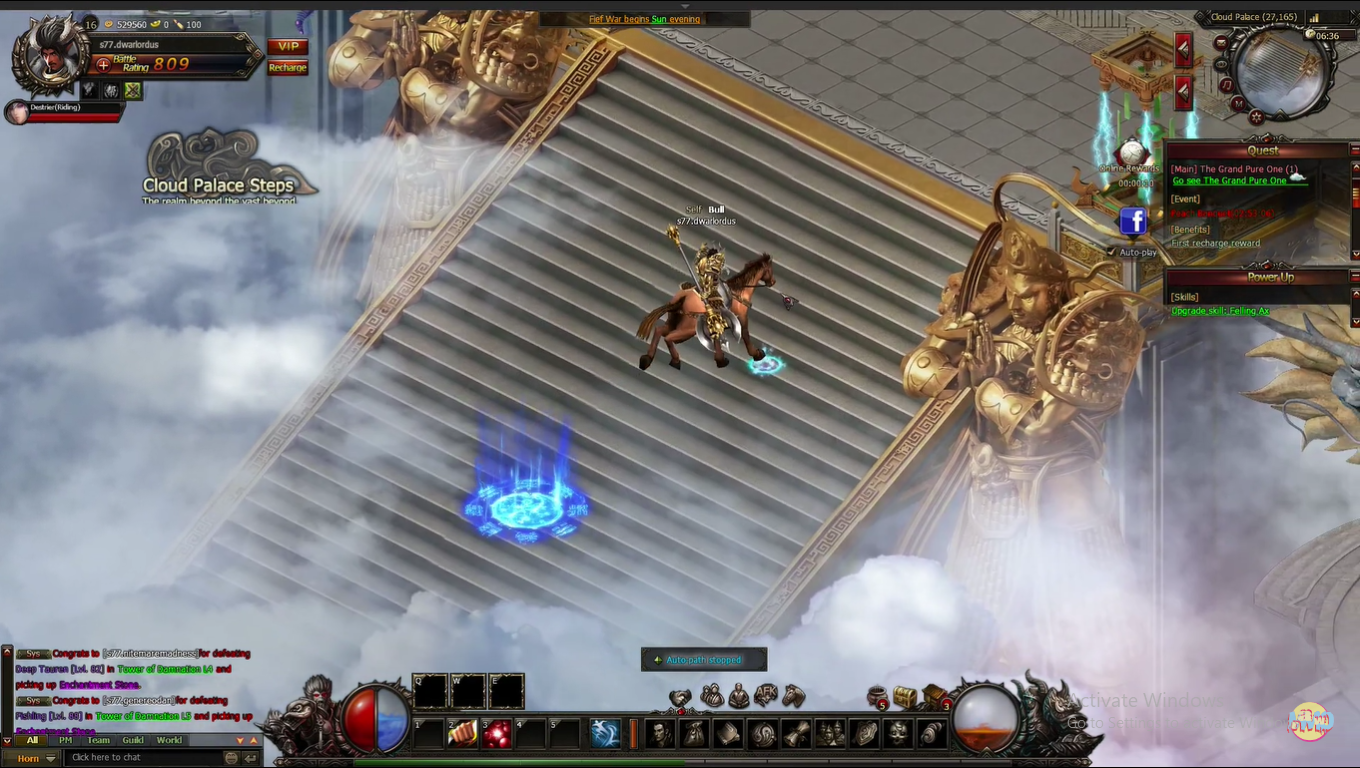Click the Facebook icon
The height and width of the screenshot is (768, 1360).
click(x=1133, y=222)
